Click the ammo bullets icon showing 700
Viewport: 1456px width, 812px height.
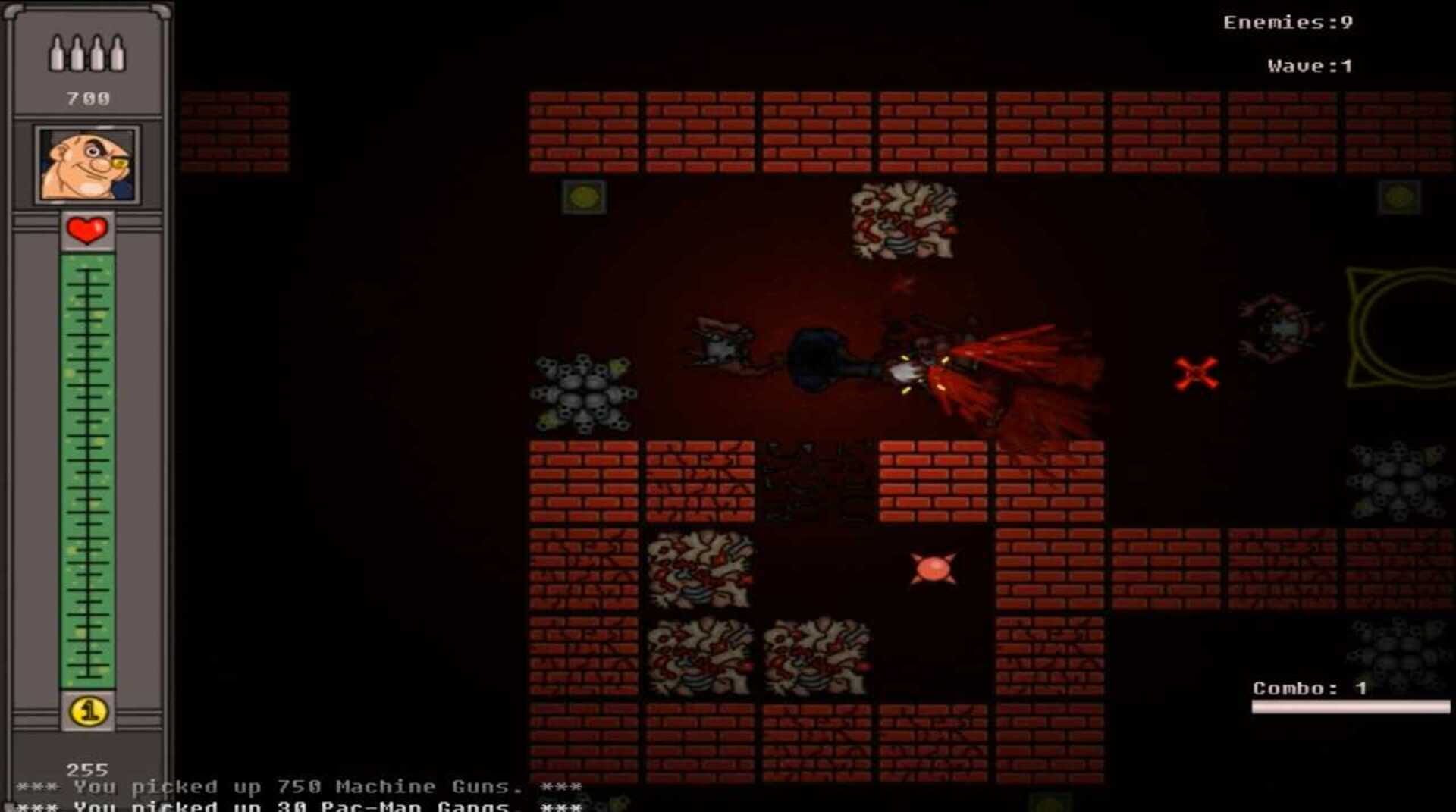[89, 52]
